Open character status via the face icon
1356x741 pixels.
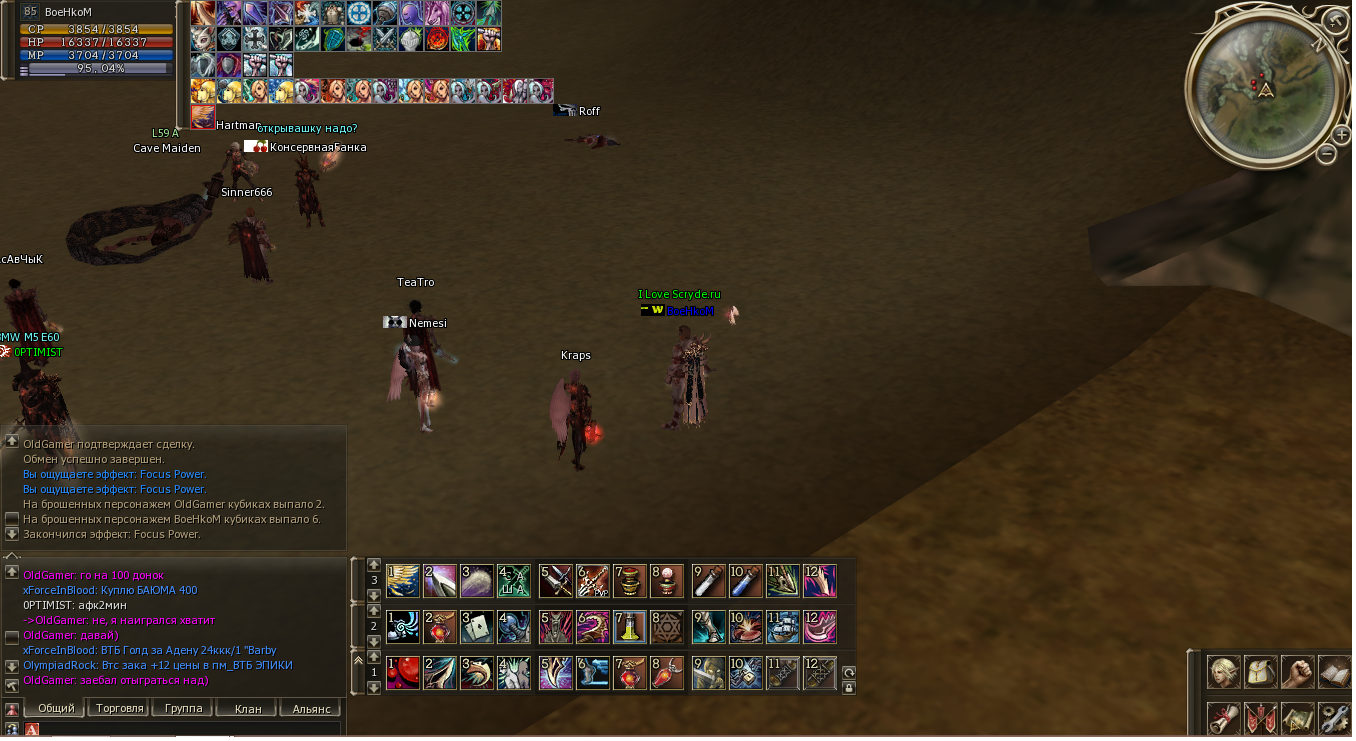click(1223, 672)
